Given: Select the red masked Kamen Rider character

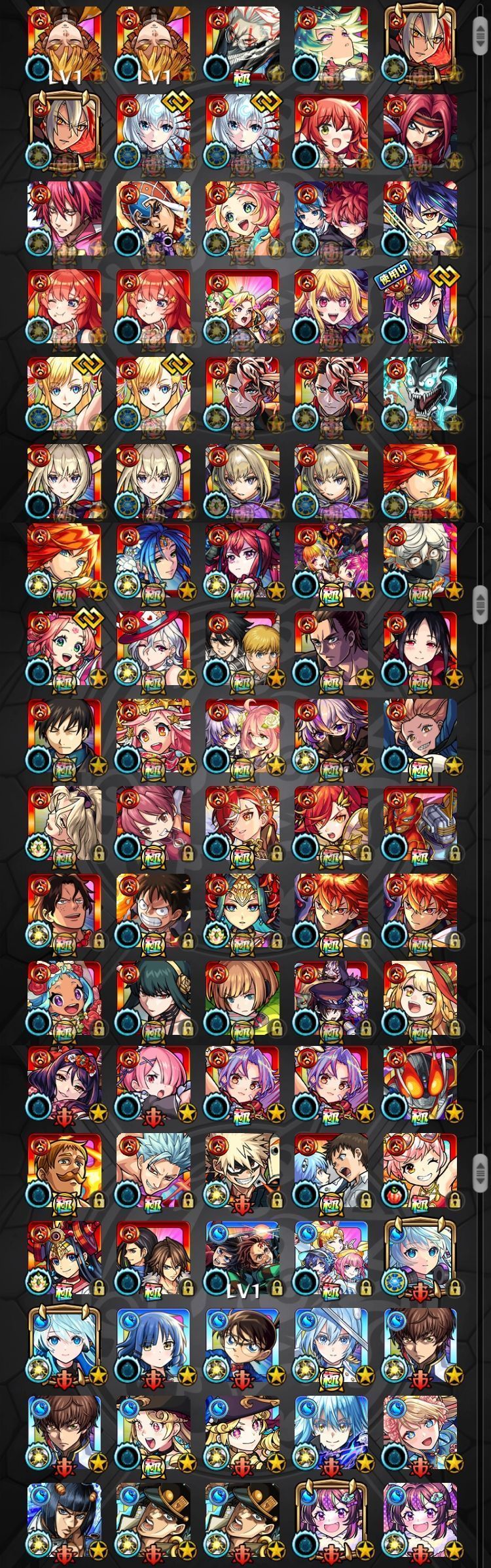Looking at the screenshot, I should pyautogui.click(x=420, y=1083).
